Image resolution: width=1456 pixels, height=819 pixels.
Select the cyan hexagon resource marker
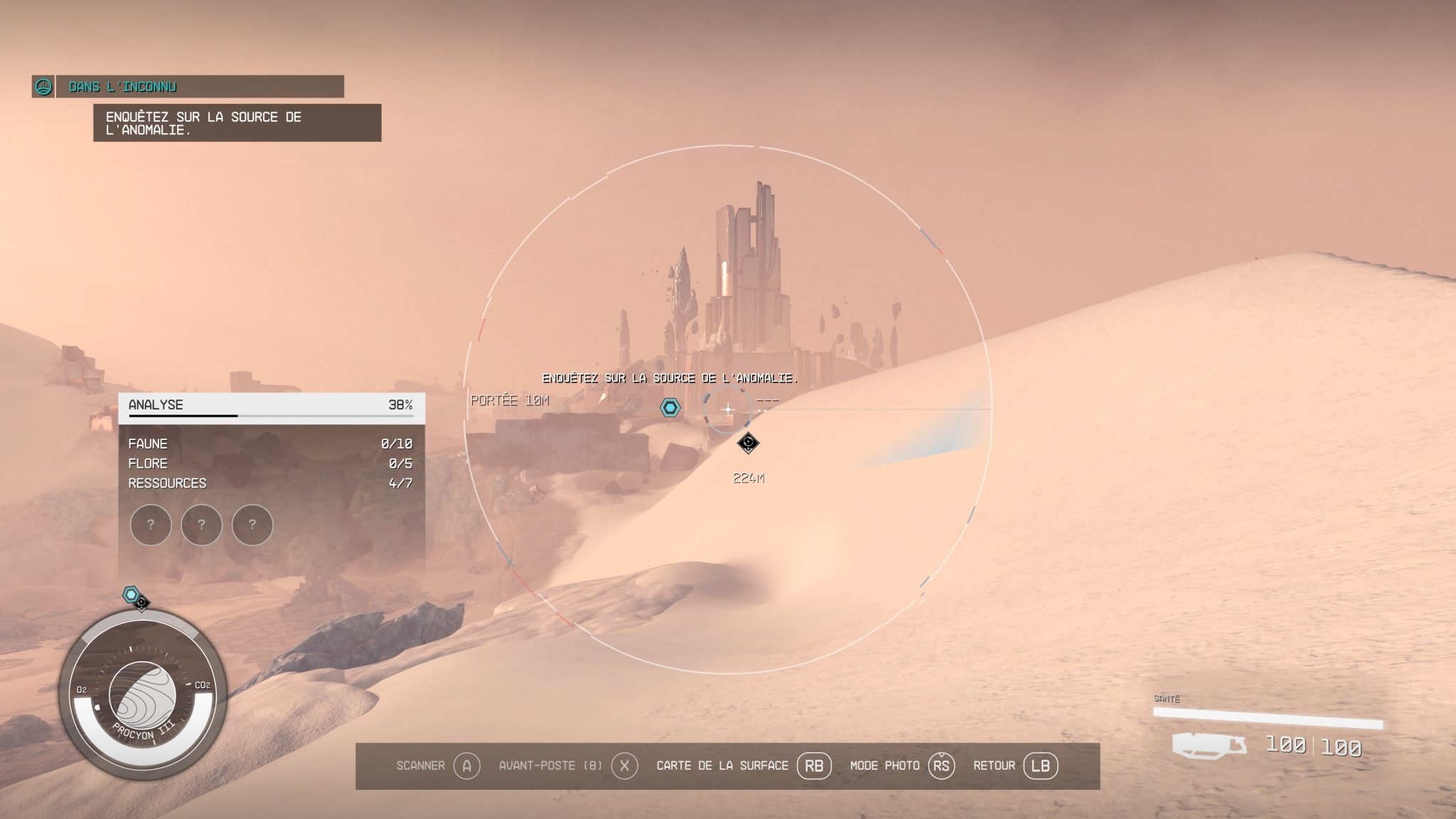pos(669,409)
